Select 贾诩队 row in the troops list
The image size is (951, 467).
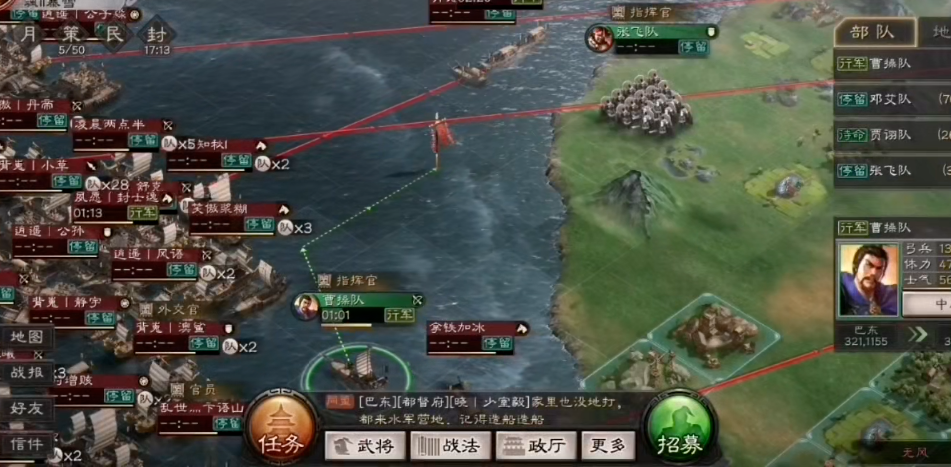tap(895, 135)
